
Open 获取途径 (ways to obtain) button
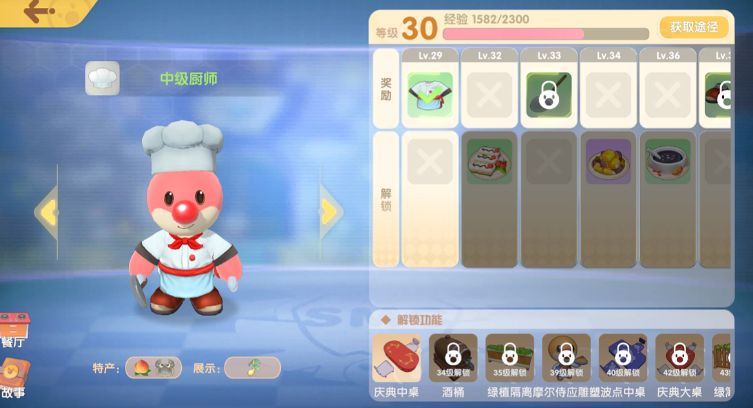693,27
